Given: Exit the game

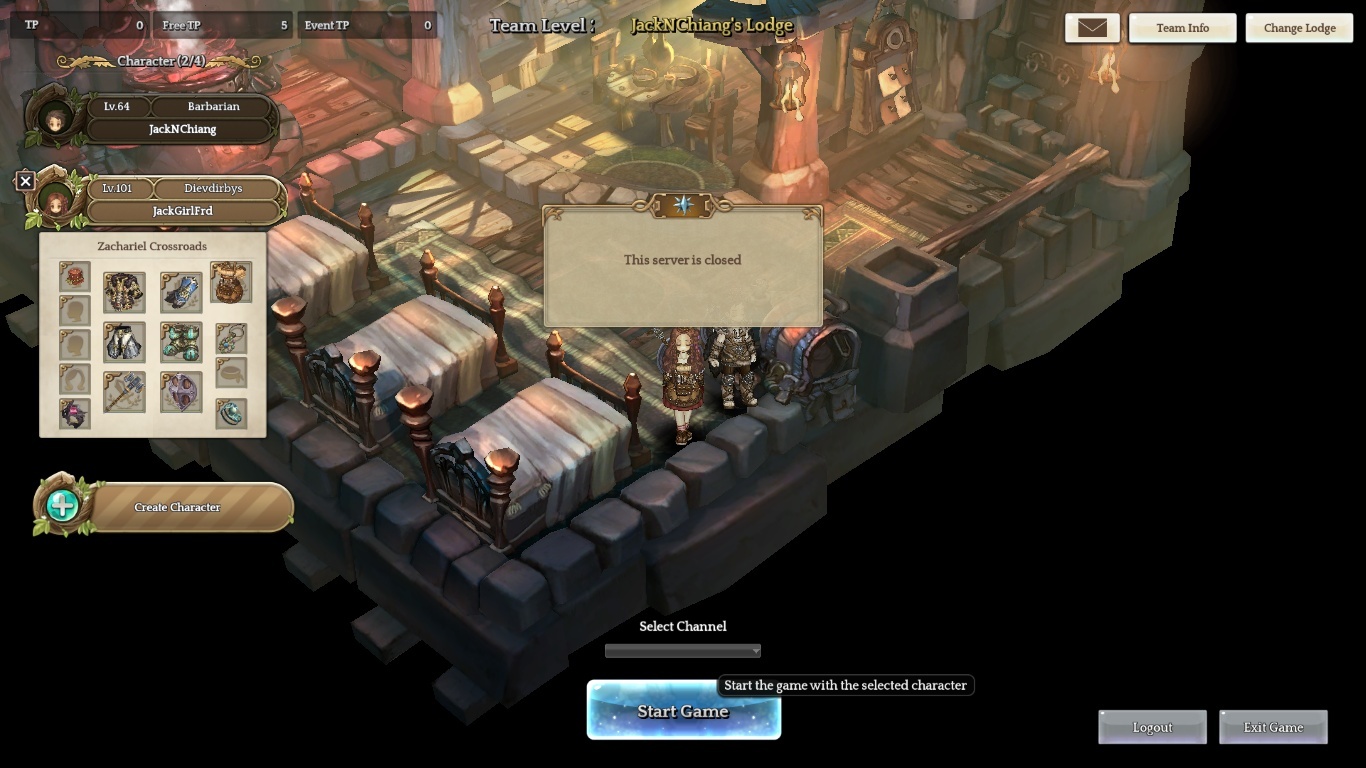Looking at the screenshot, I should (1273, 727).
